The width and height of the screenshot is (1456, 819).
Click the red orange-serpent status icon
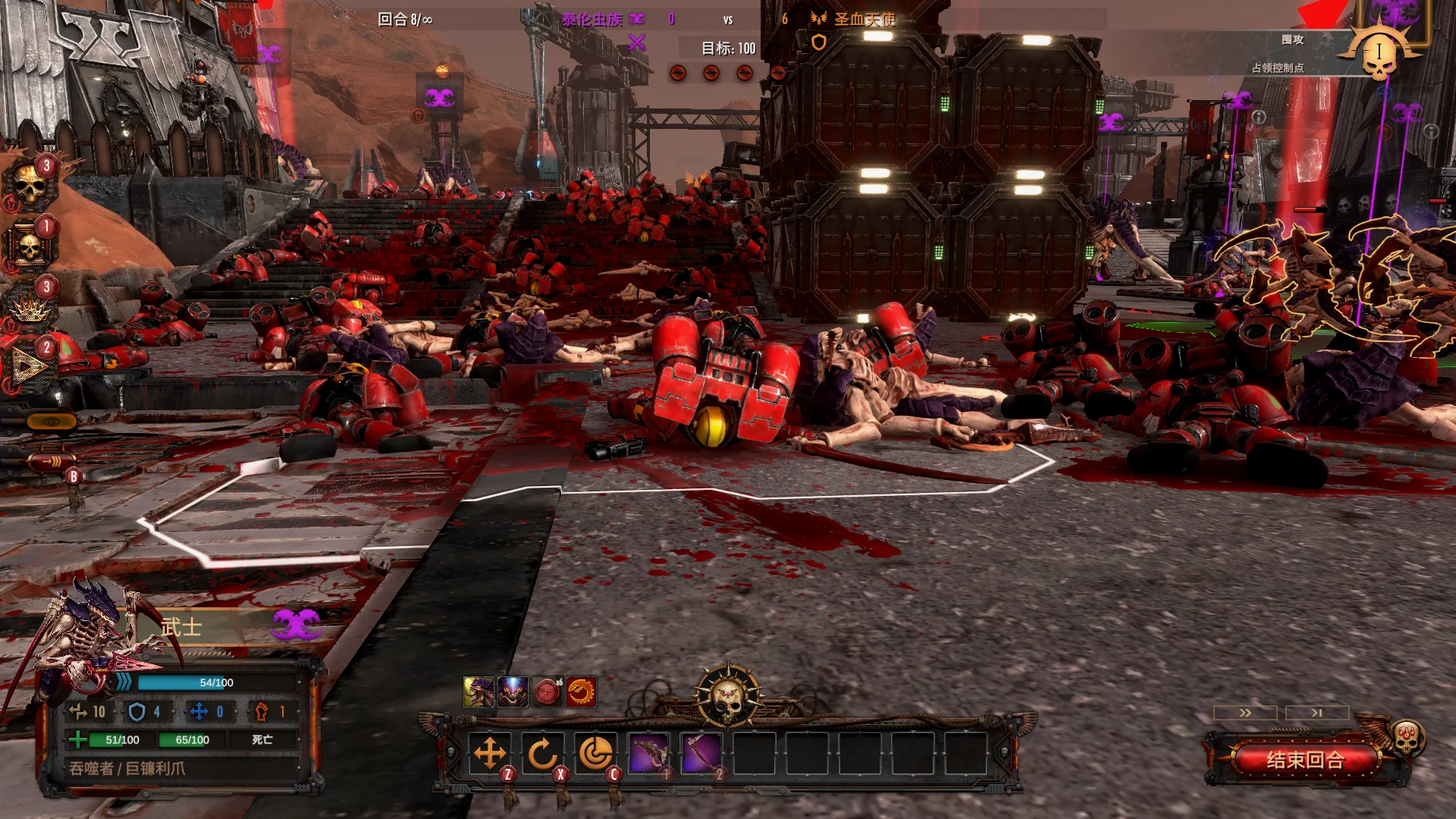point(581,692)
